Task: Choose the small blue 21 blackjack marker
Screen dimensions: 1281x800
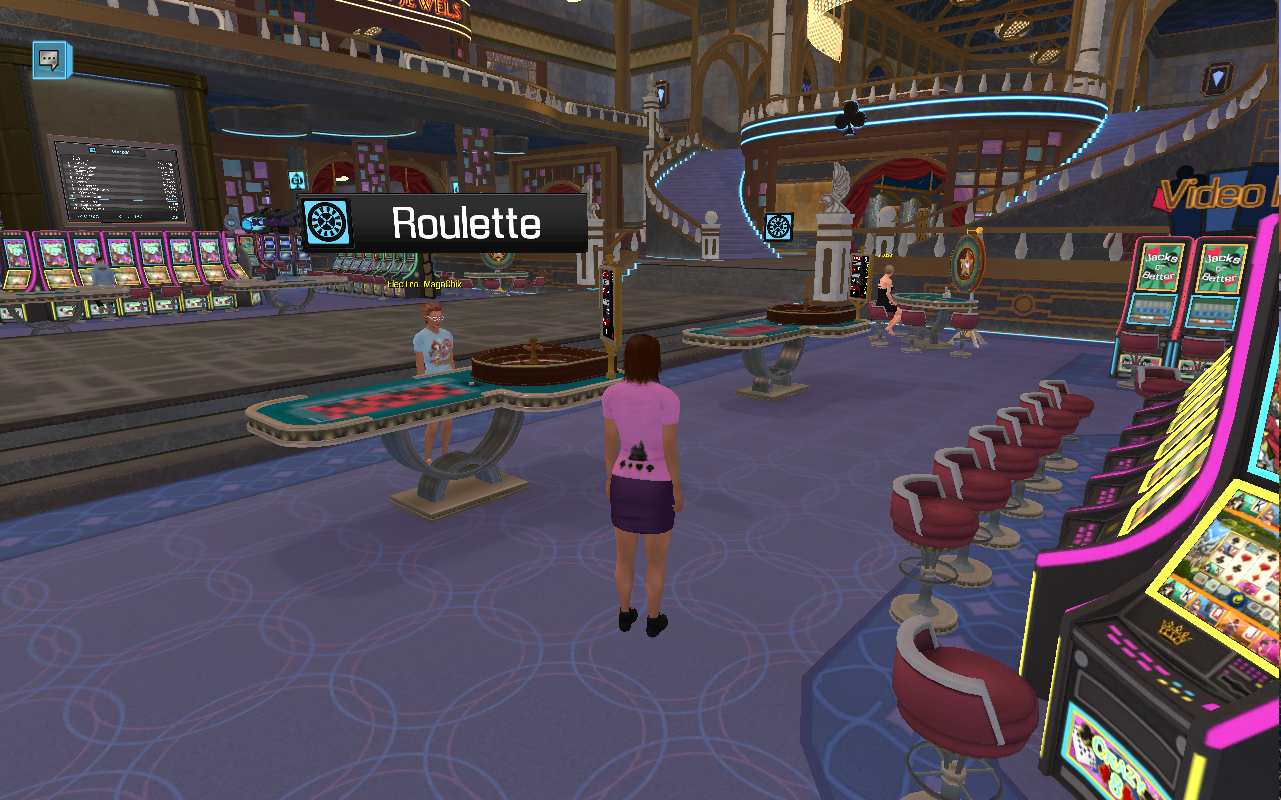Action: 297,180
